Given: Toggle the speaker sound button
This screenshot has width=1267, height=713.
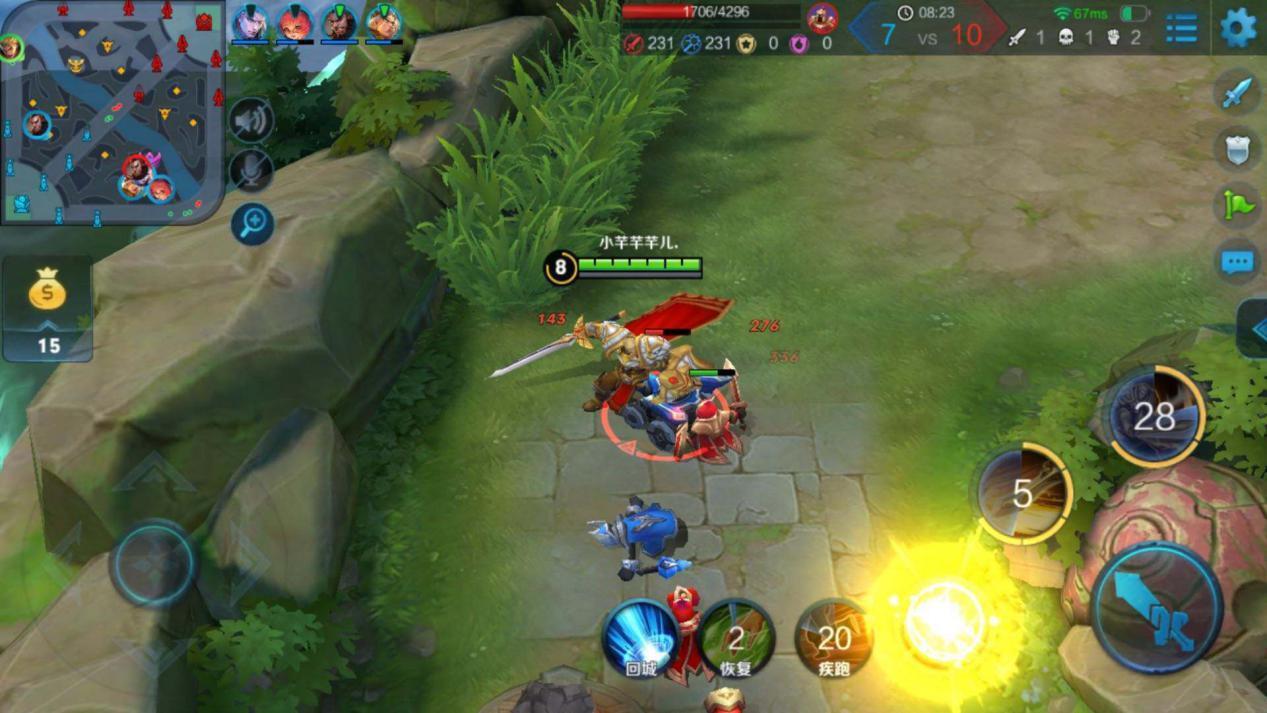Looking at the screenshot, I should pos(251,121).
